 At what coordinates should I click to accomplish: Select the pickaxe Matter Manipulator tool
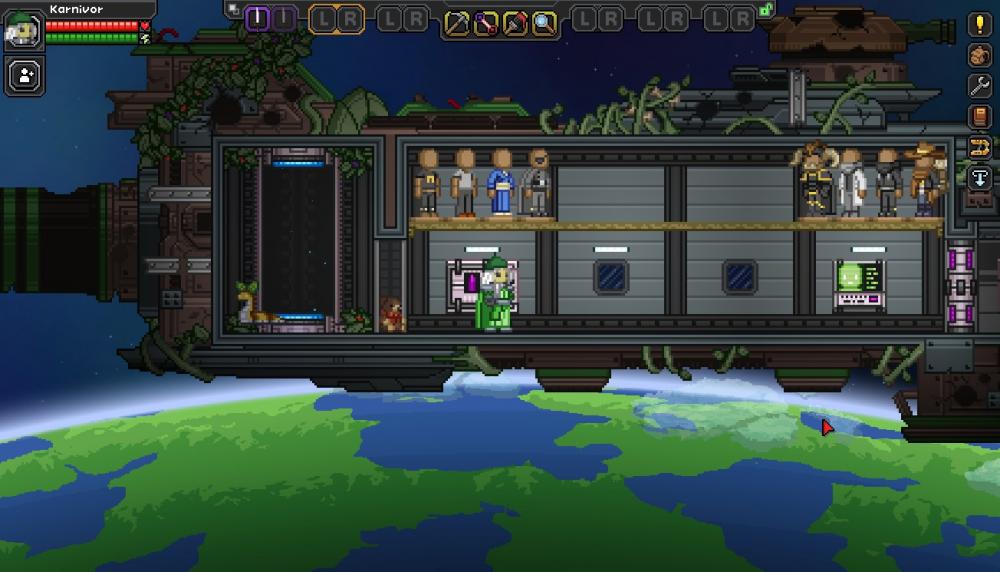click(457, 21)
